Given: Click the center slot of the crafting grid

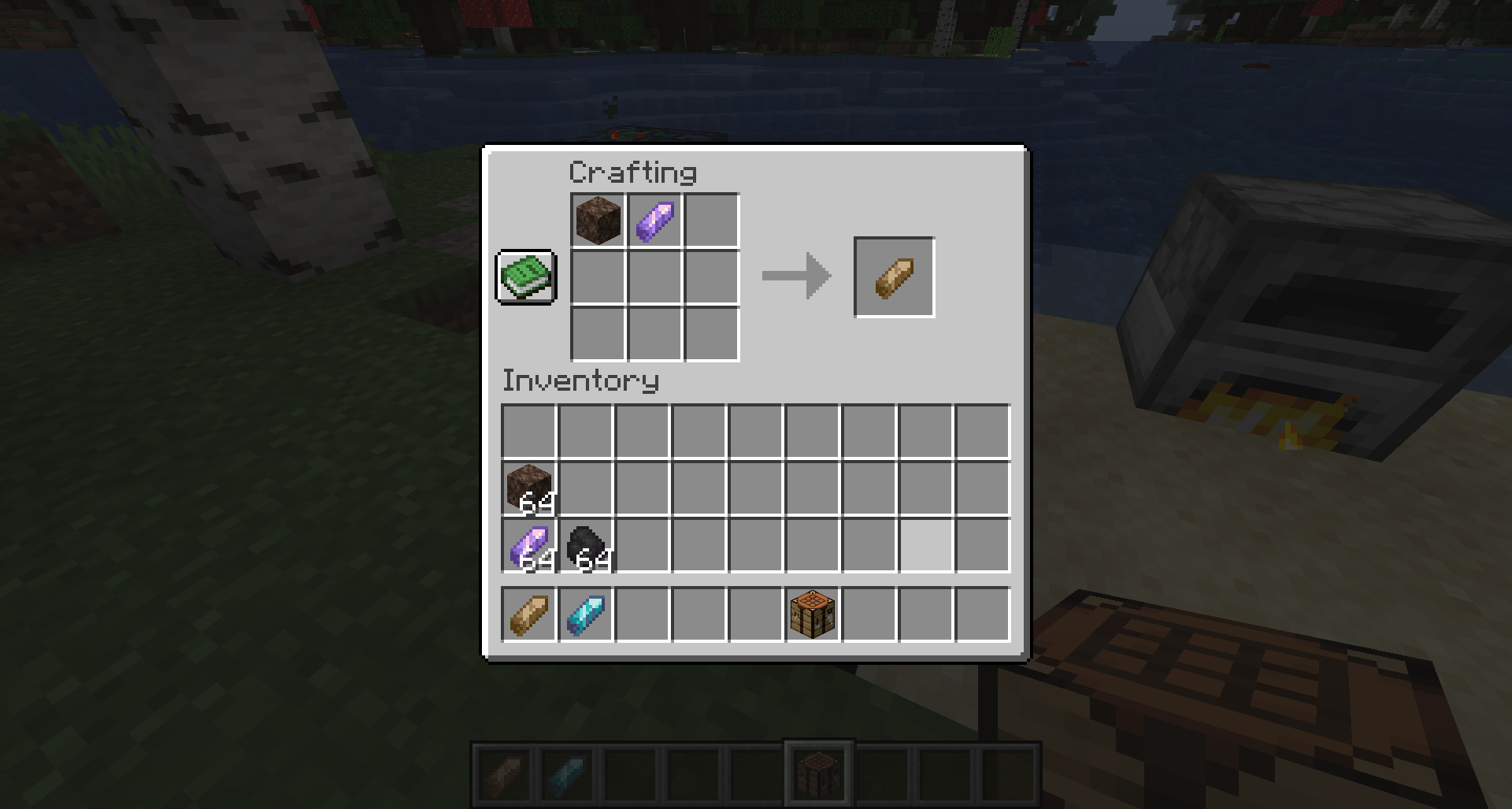Looking at the screenshot, I should point(654,277).
